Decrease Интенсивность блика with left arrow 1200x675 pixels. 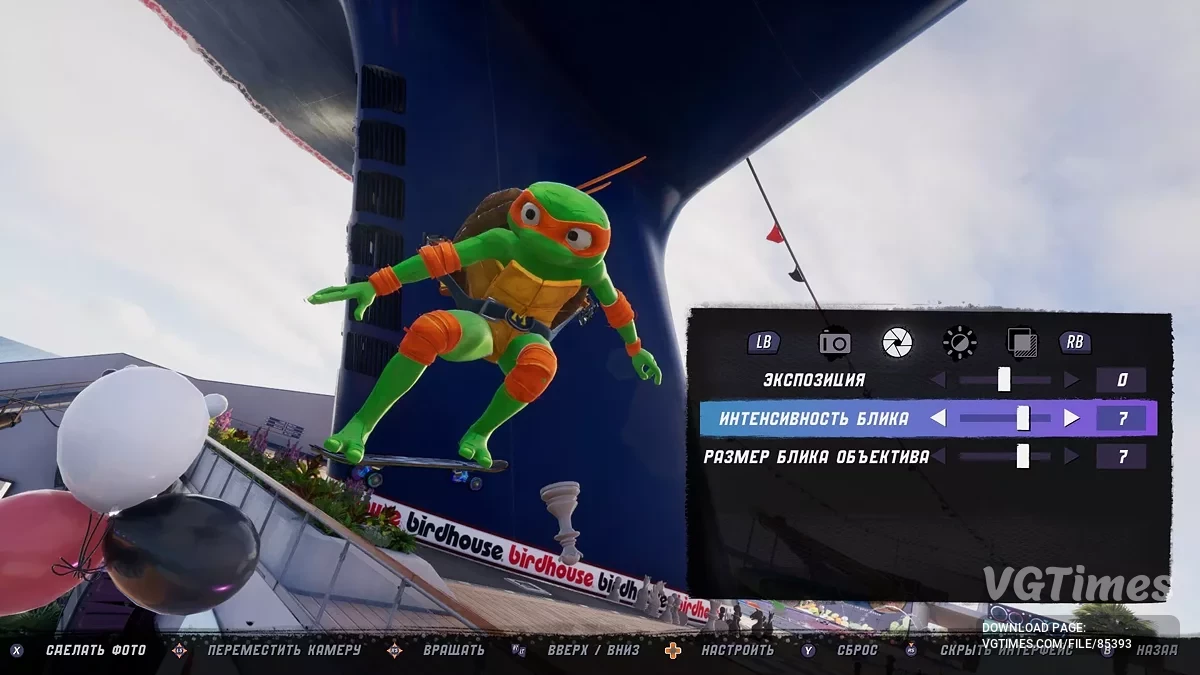[x=938, y=419]
